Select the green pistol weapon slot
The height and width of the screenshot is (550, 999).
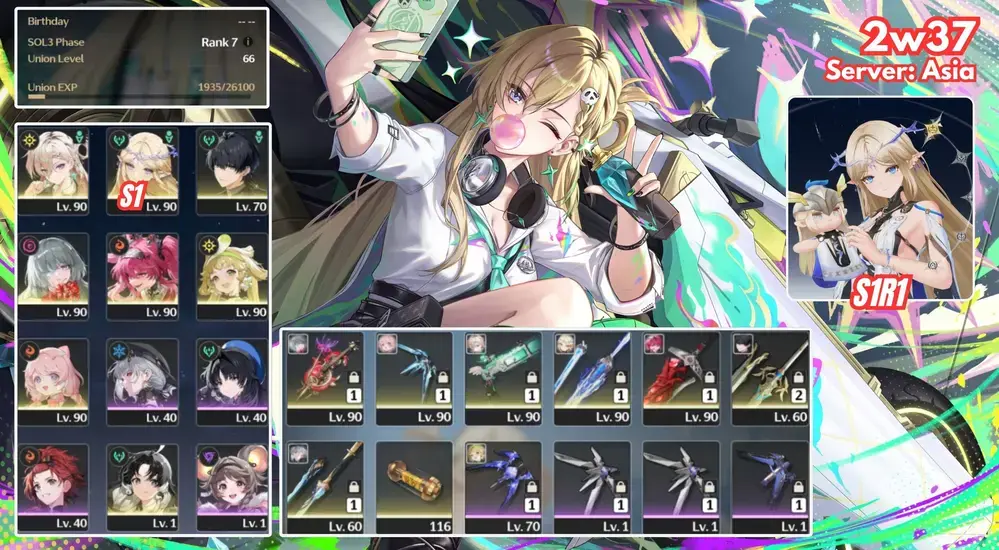[x=503, y=372]
